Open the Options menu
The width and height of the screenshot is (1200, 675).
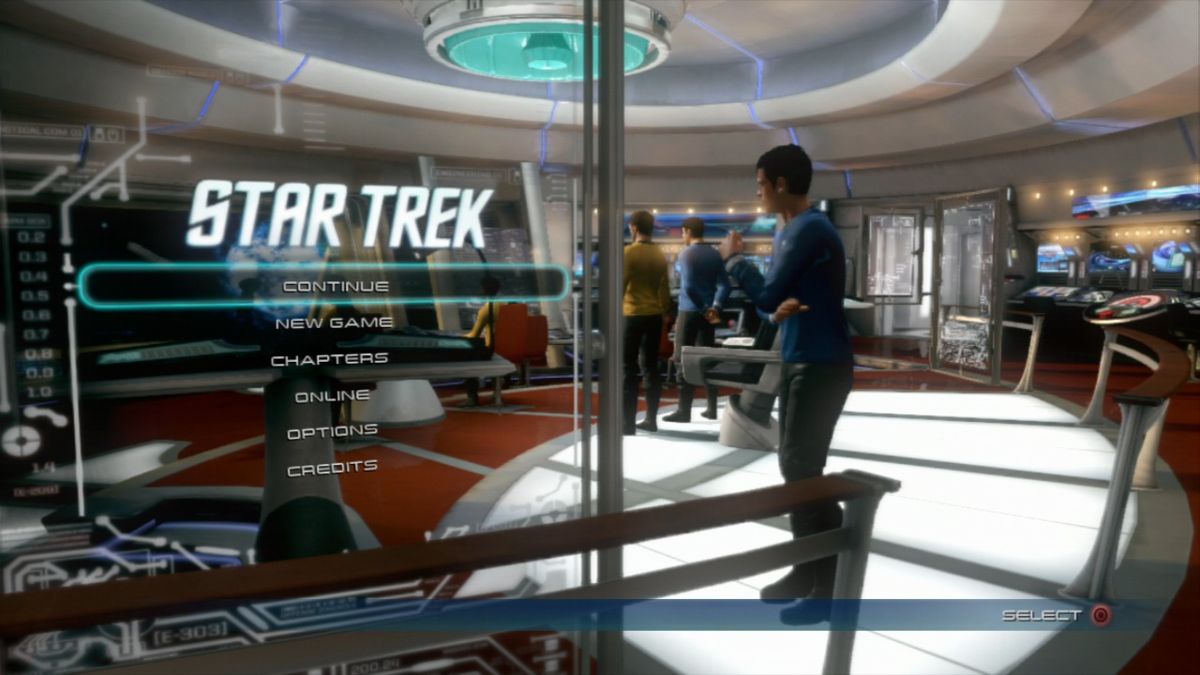click(332, 431)
